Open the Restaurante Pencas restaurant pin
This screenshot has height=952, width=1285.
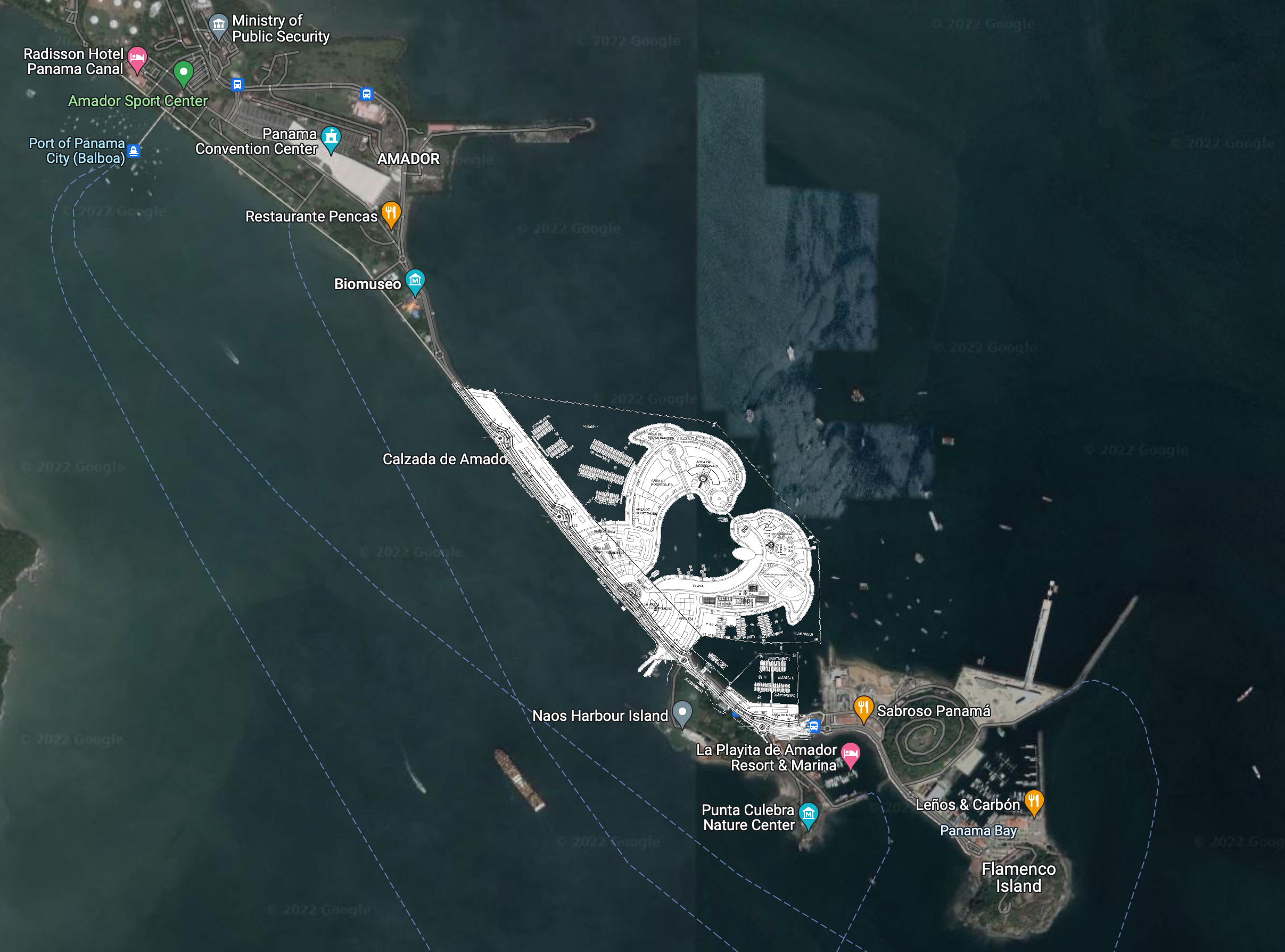pyautogui.click(x=391, y=212)
